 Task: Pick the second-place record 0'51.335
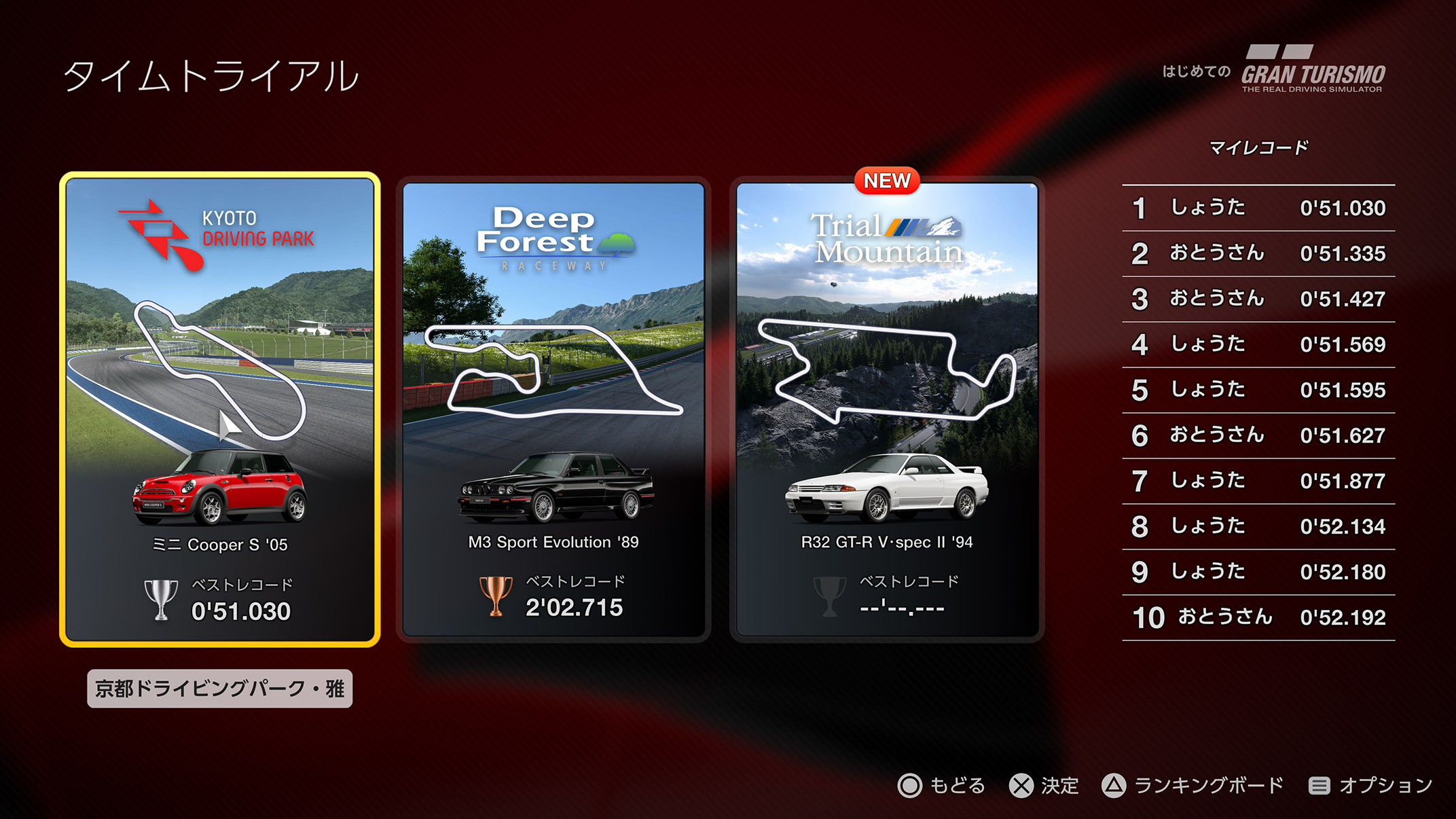point(1258,253)
